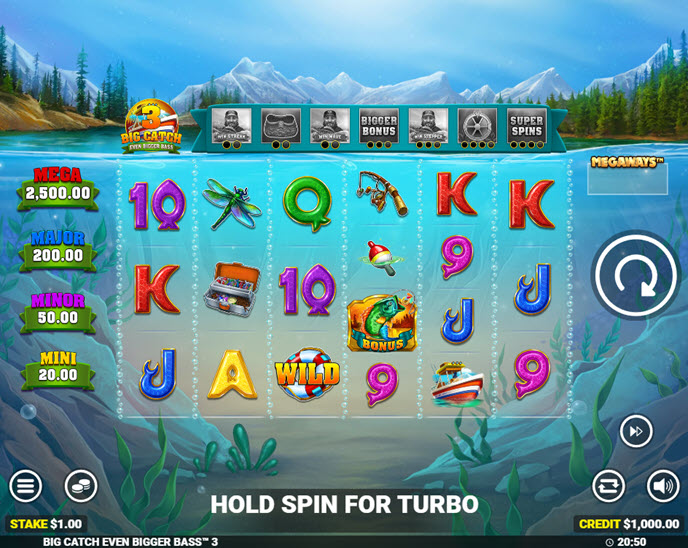This screenshot has width=688, height=548.
Task: Mute the sound with the speaker button
Action: [662, 487]
